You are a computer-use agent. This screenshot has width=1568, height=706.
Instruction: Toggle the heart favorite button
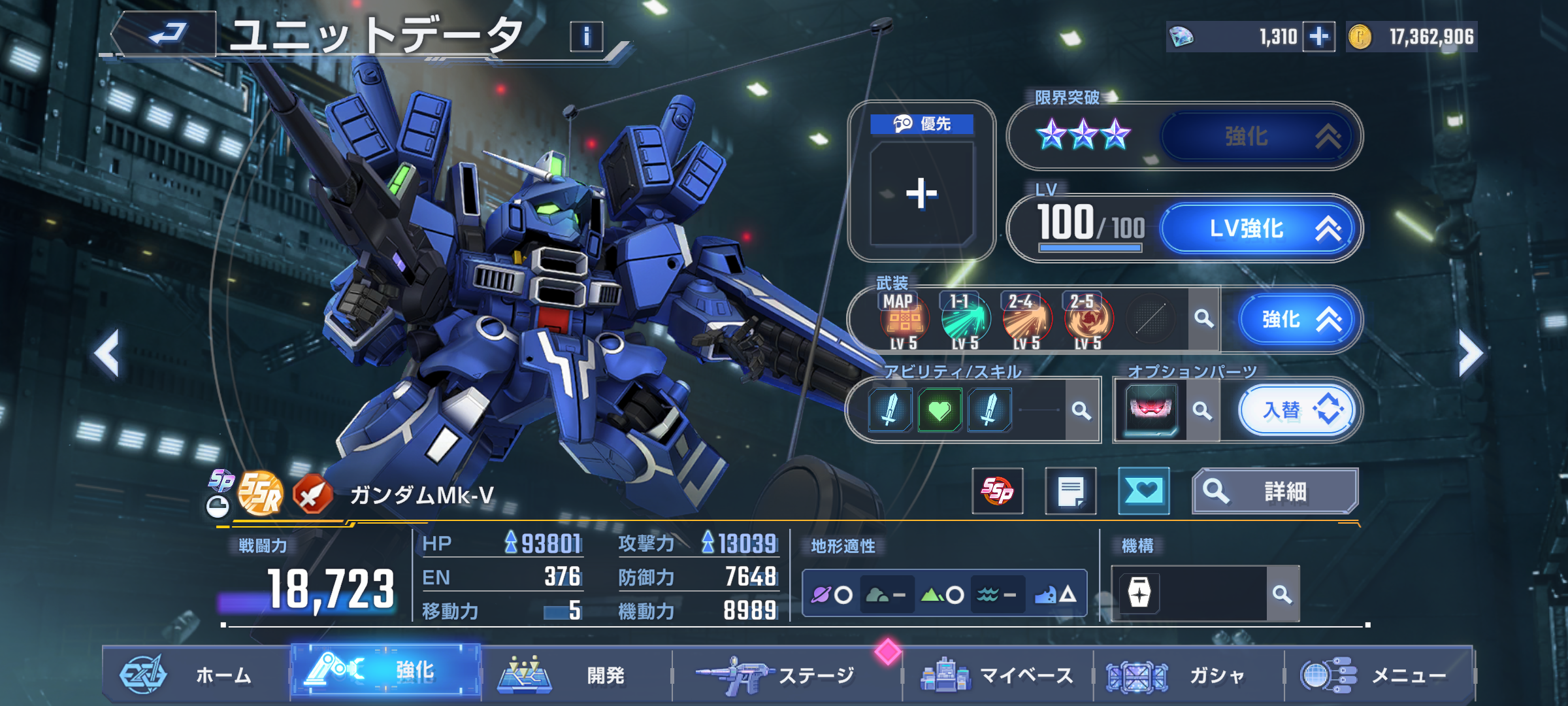click(x=1143, y=491)
